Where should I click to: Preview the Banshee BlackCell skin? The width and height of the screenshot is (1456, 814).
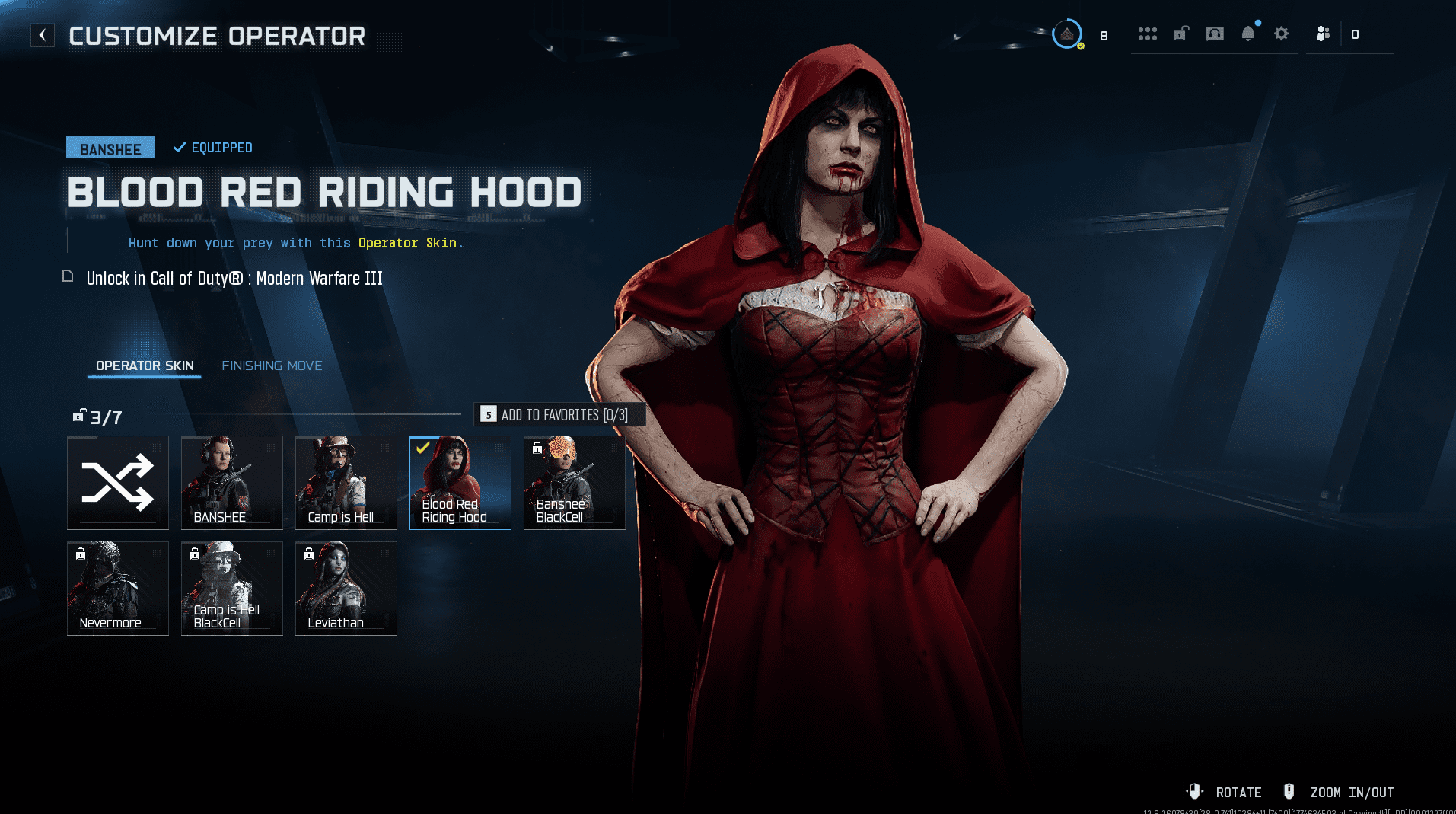tap(575, 483)
